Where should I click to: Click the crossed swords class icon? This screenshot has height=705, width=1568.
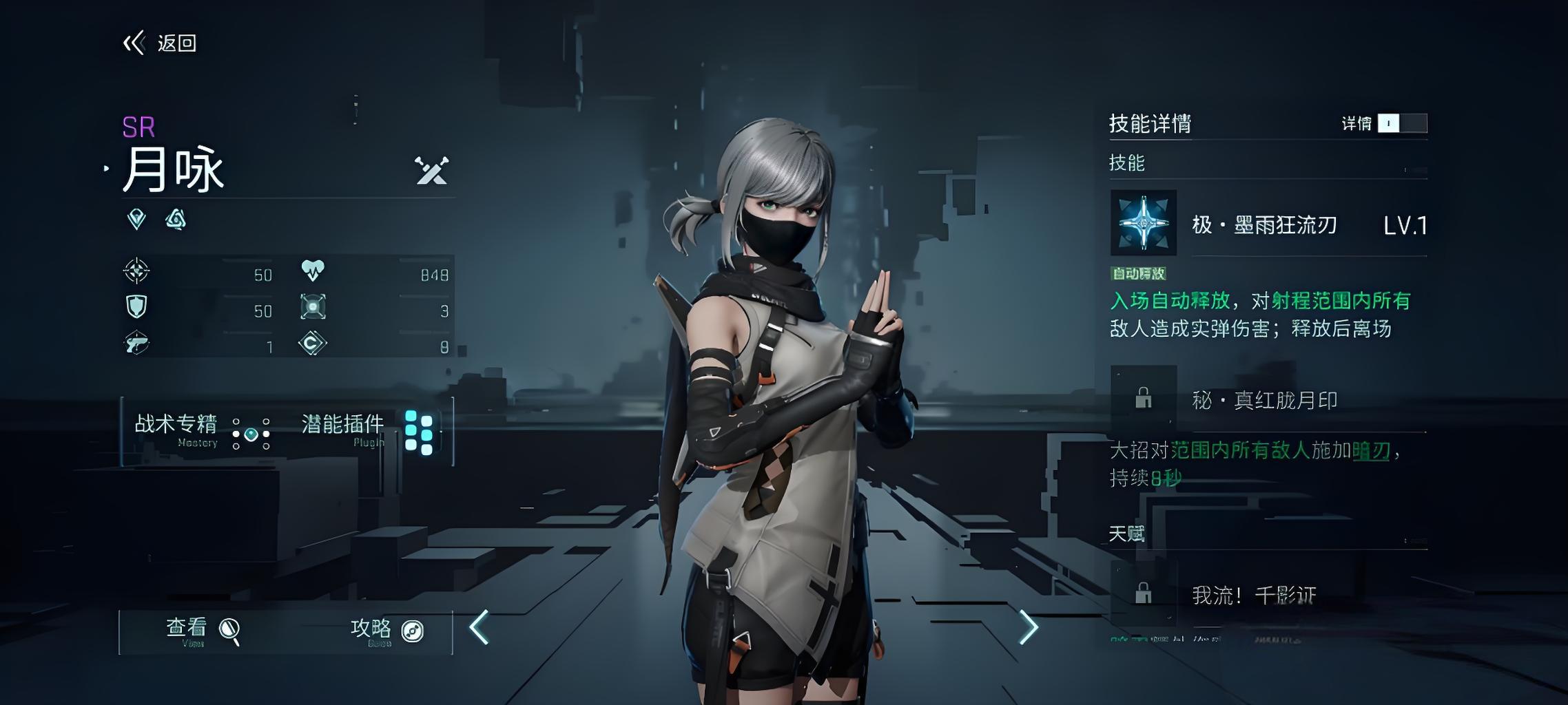pyautogui.click(x=432, y=171)
